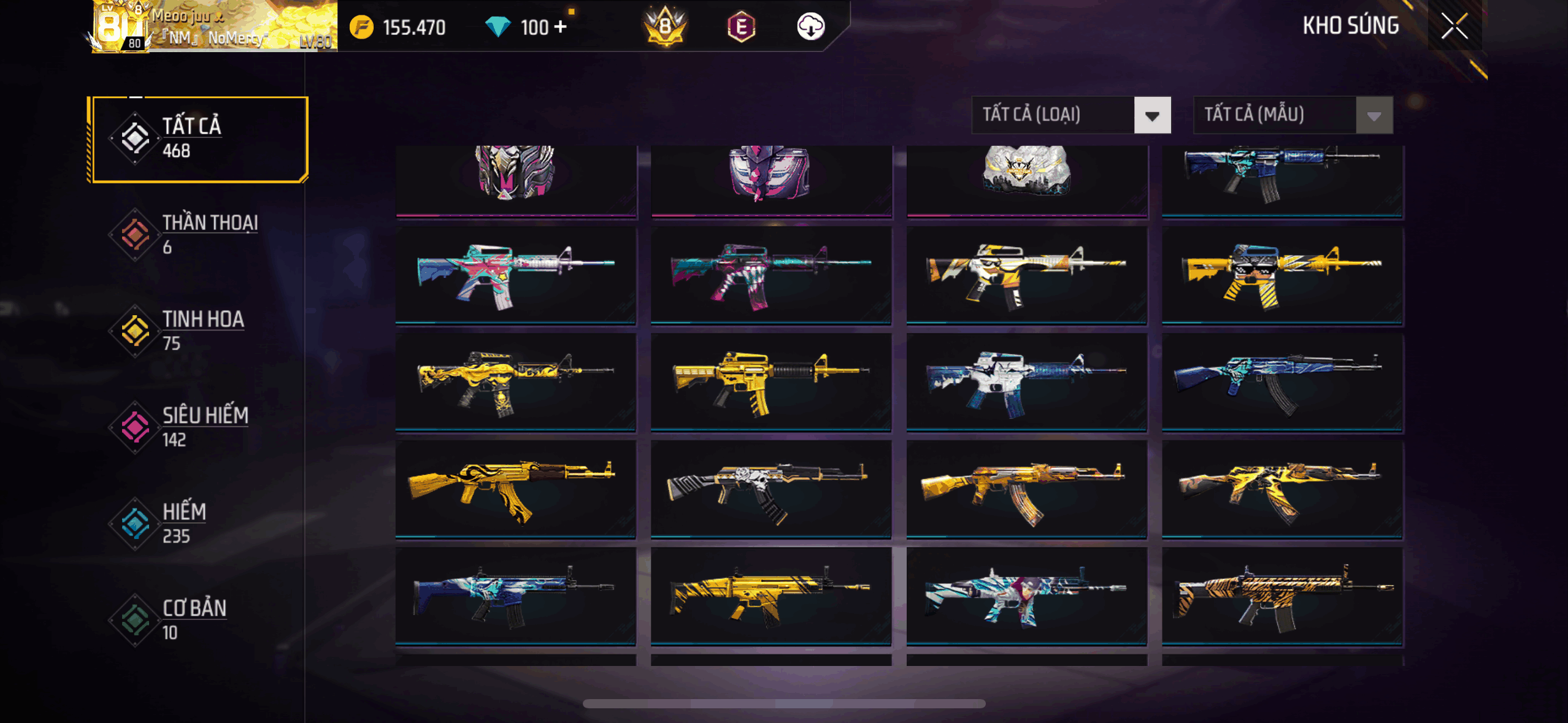Choose the orange tiger-striped SCAR skin

point(1282,596)
